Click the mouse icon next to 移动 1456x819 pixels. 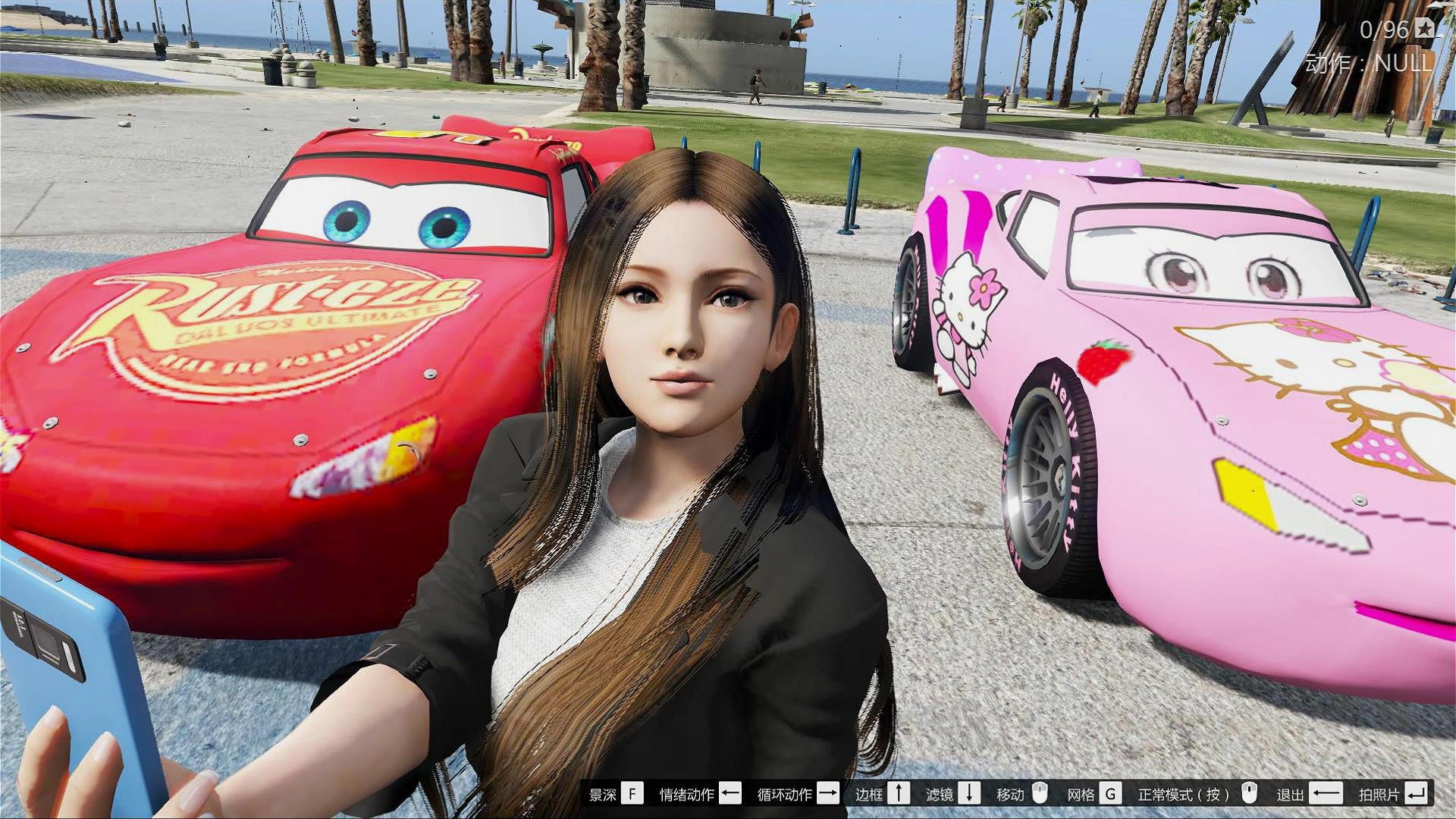click(x=1039, y=795)
